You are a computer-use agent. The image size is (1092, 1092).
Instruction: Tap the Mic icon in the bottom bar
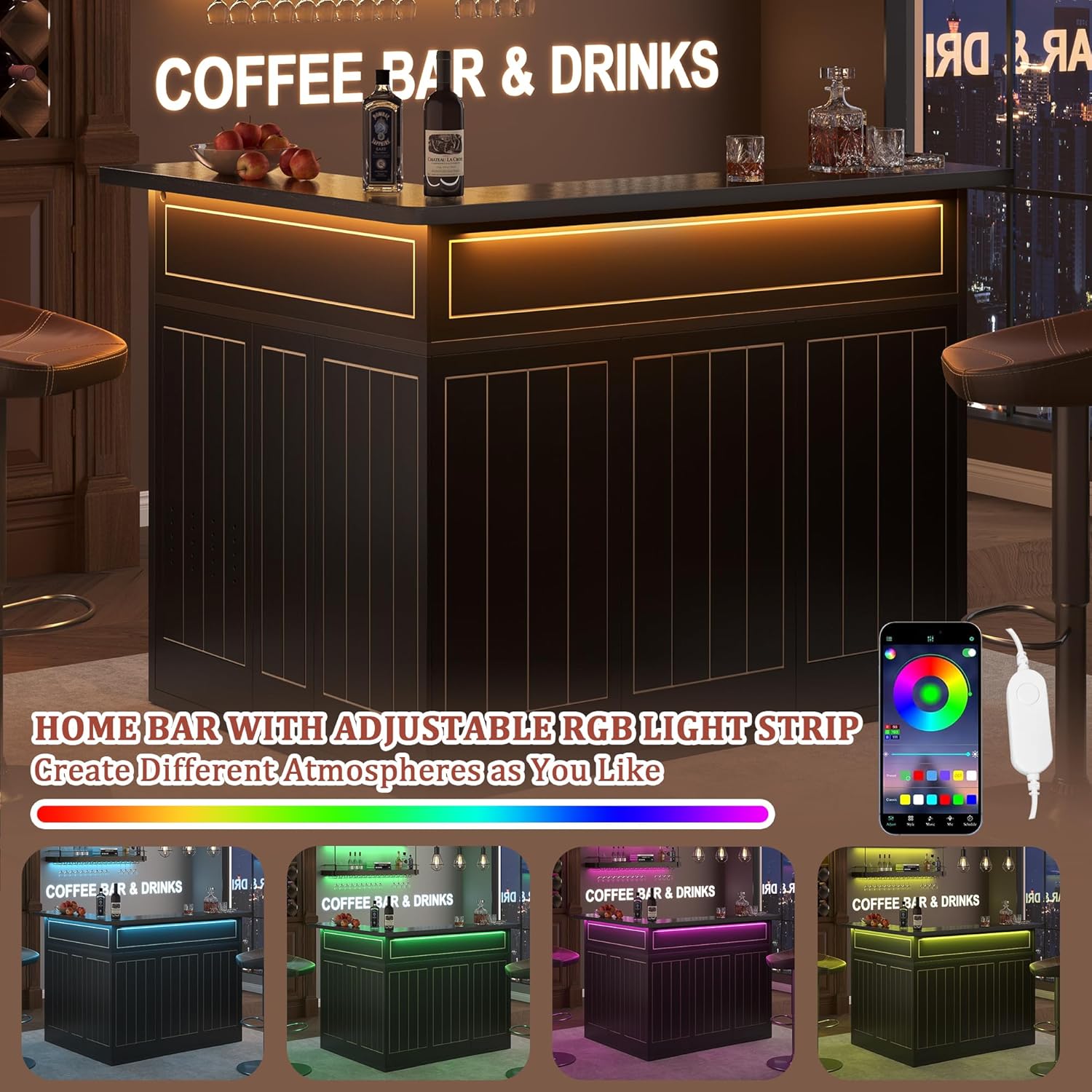[951, 819]
